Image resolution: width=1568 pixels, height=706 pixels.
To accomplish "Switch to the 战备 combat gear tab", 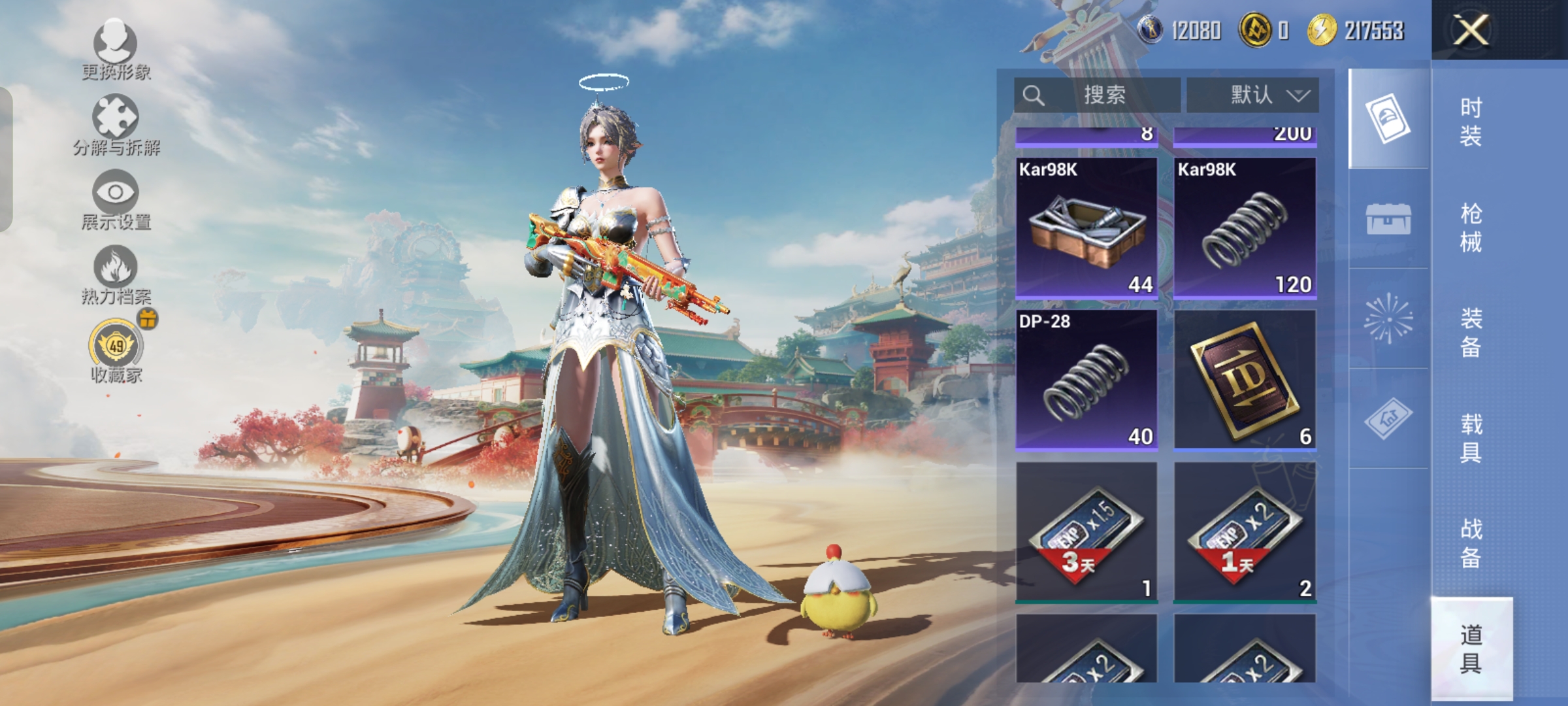I will tap(1471, 543).
